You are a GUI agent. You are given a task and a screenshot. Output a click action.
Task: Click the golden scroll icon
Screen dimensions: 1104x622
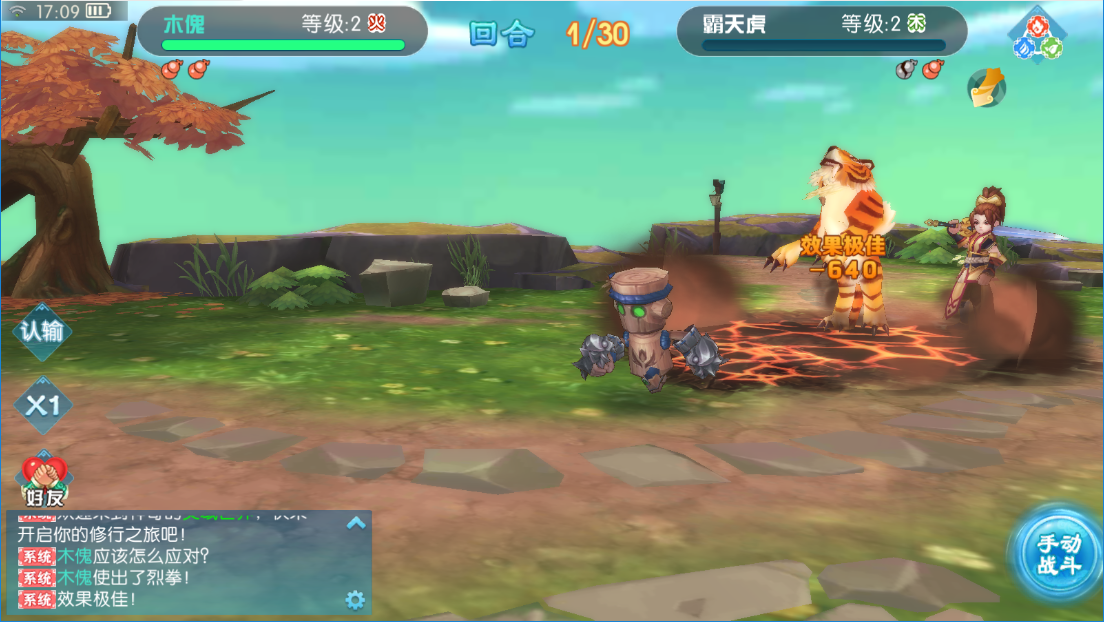tap(986, 88)
